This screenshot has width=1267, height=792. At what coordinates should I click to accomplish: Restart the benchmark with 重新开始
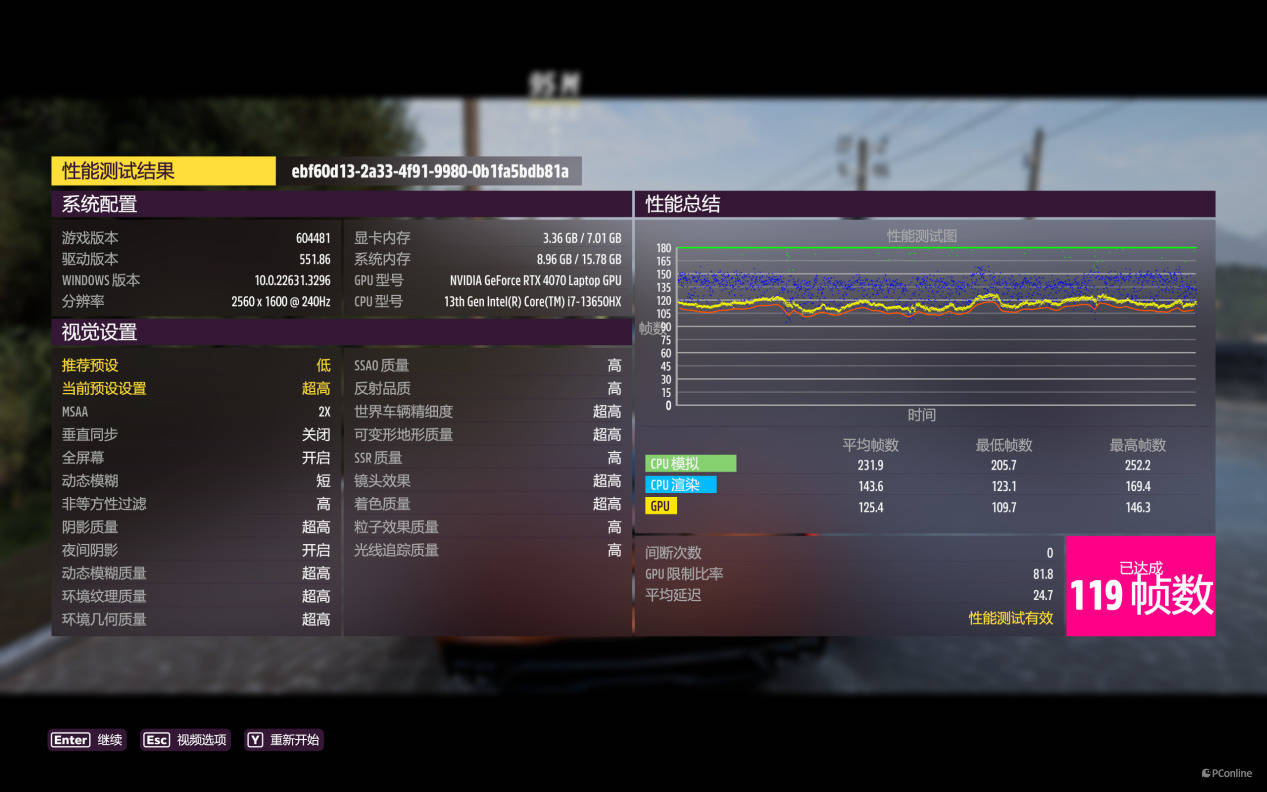(283, 740)
